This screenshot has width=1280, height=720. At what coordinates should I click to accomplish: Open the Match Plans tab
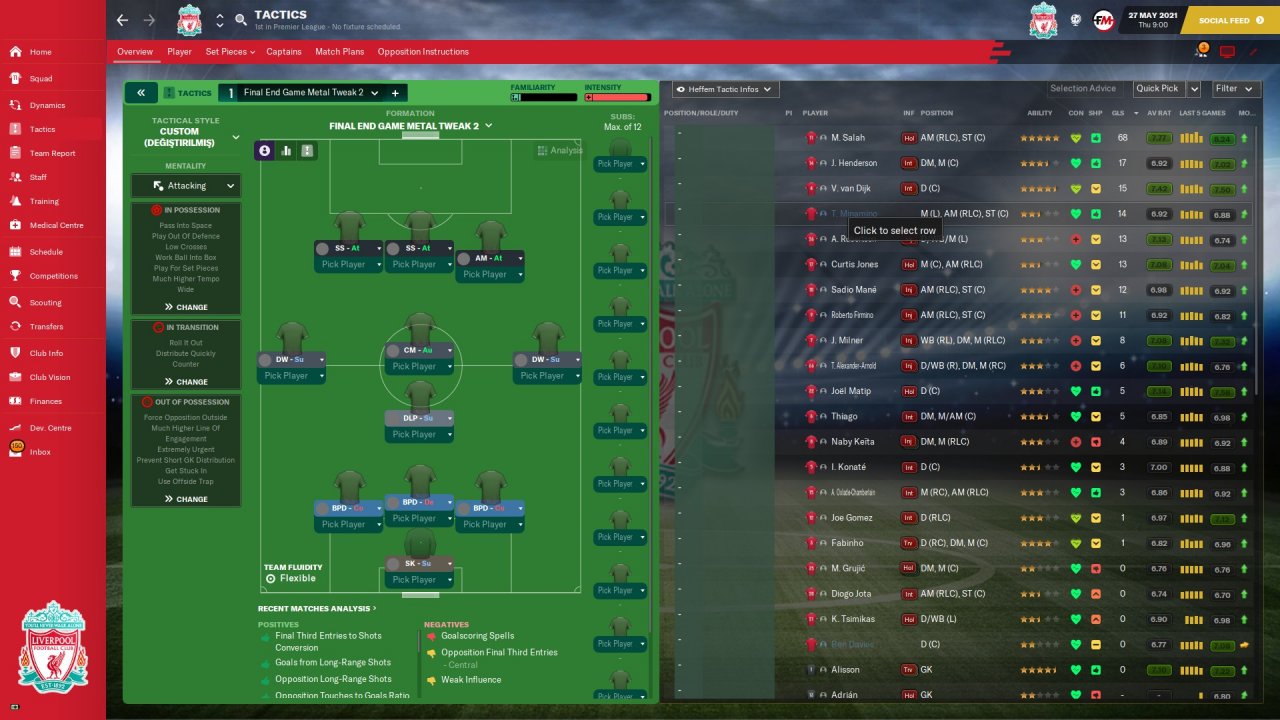tap(339, 52)
